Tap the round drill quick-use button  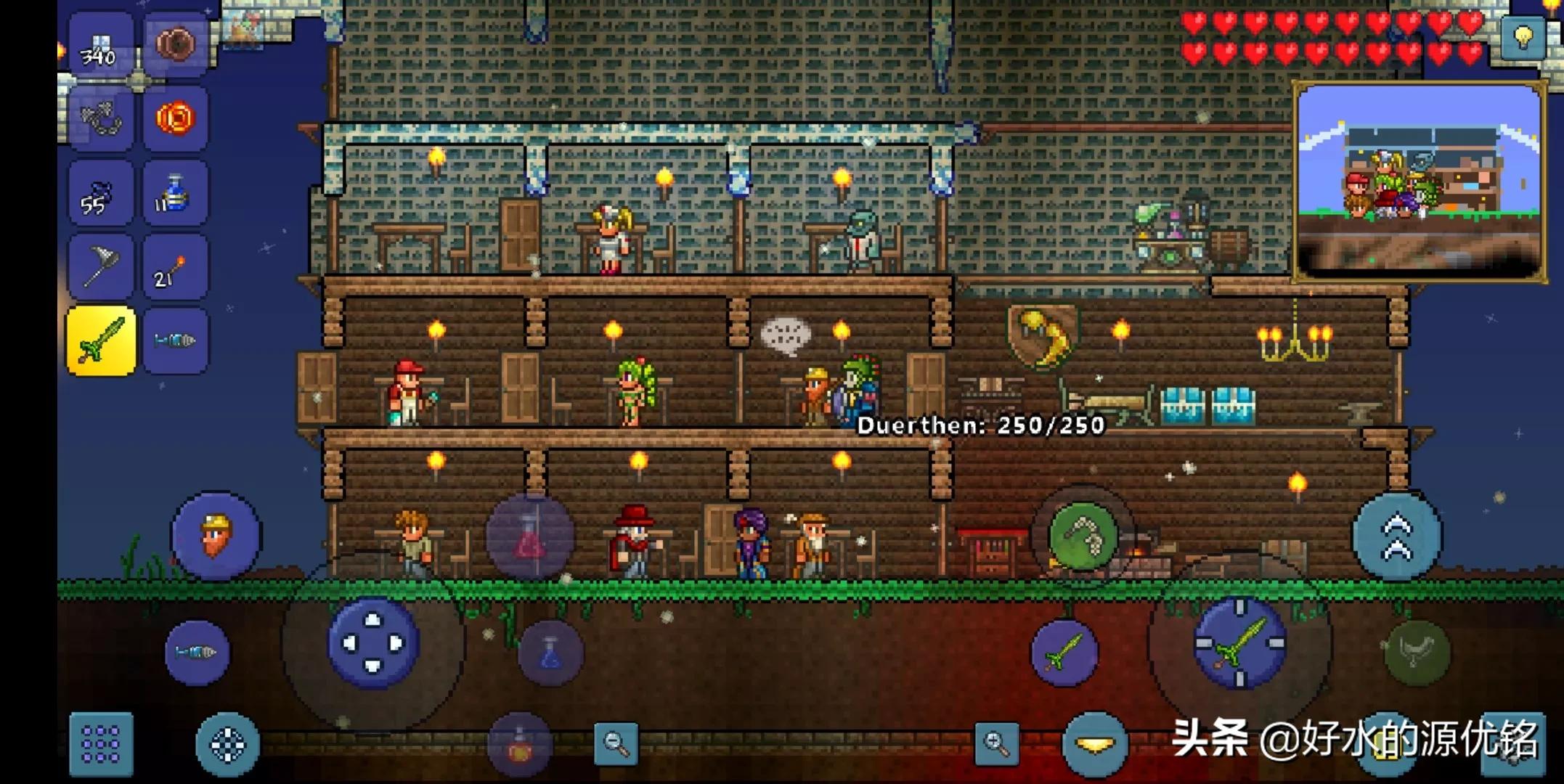coord(197,653)
